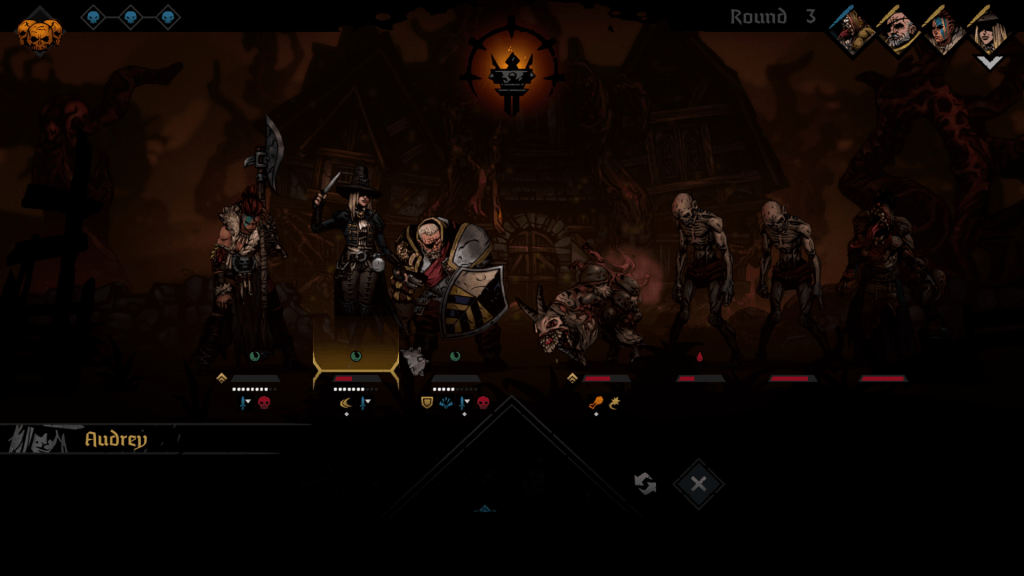Image resolution: width=1024 pixels, height=576 pixels.
Task: Click the shield-bearer's yellow shield status token
Action: (x=427, y=403)
